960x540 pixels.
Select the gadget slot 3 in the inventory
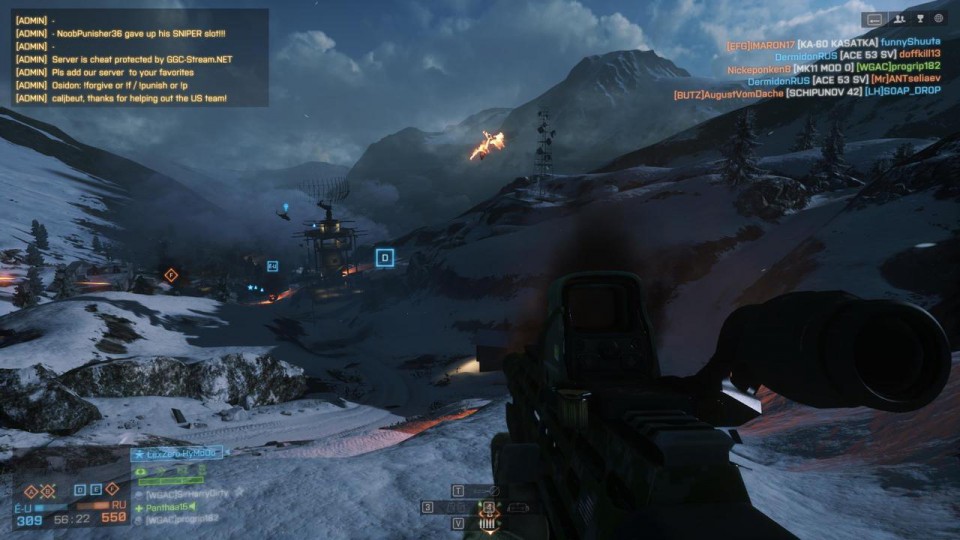click(x=428, y=507)
